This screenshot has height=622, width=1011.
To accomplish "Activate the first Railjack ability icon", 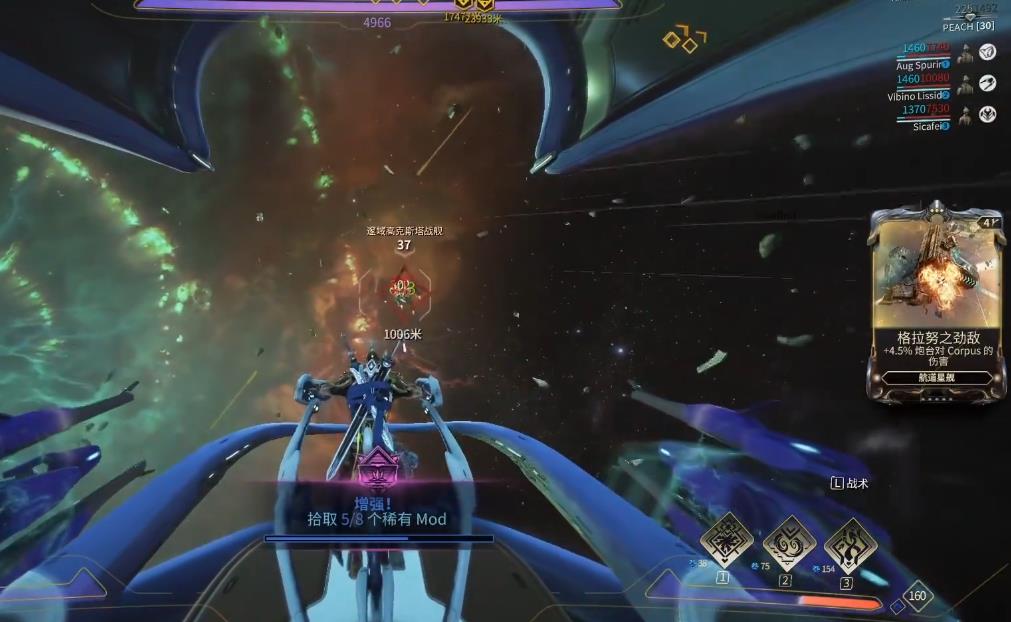I will click(x=726, y=541).
